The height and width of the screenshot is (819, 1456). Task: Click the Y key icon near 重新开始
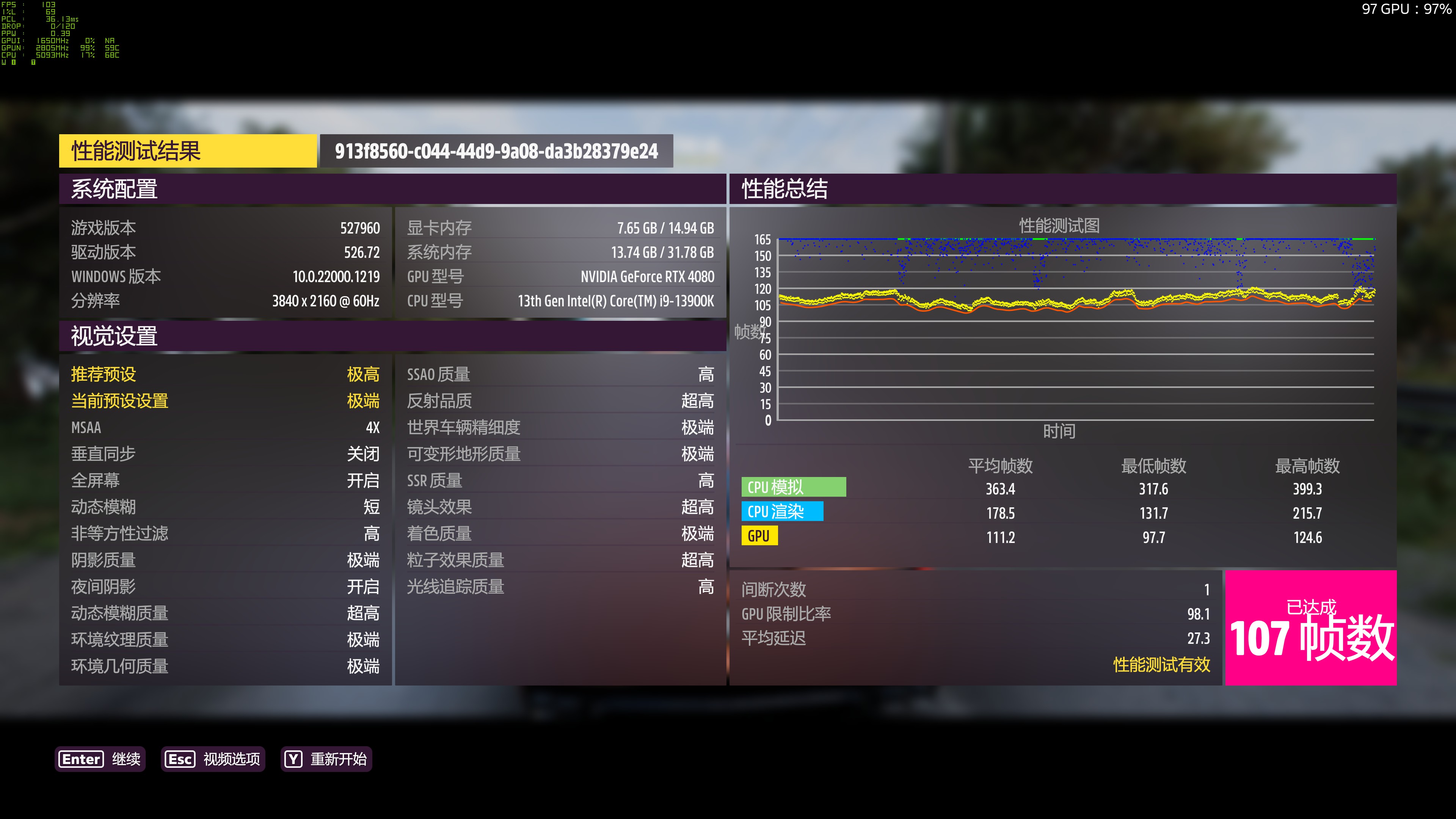click(293, 759)
